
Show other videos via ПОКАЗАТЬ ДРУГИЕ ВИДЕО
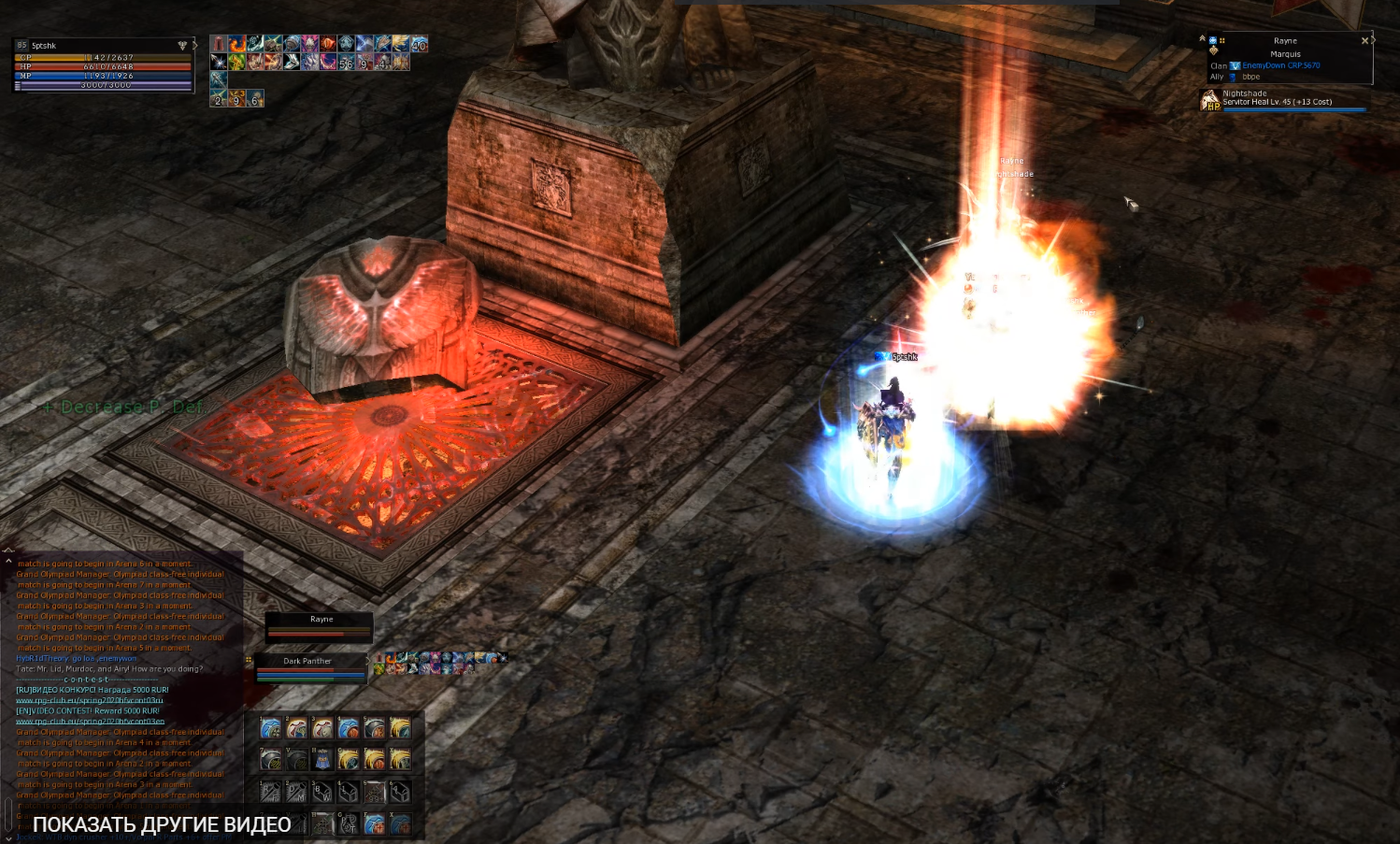(162, 824)
